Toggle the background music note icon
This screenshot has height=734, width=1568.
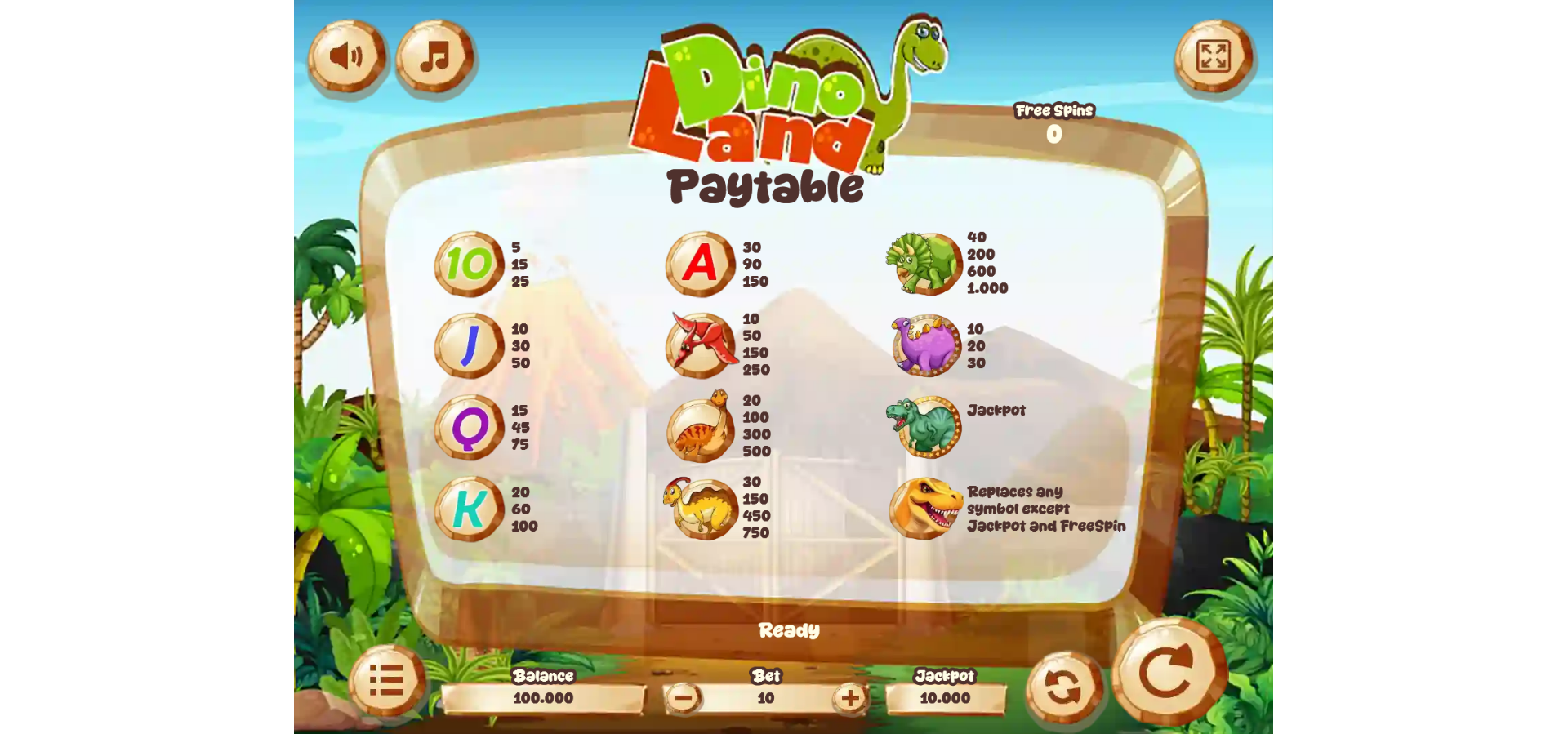point(434,56)
